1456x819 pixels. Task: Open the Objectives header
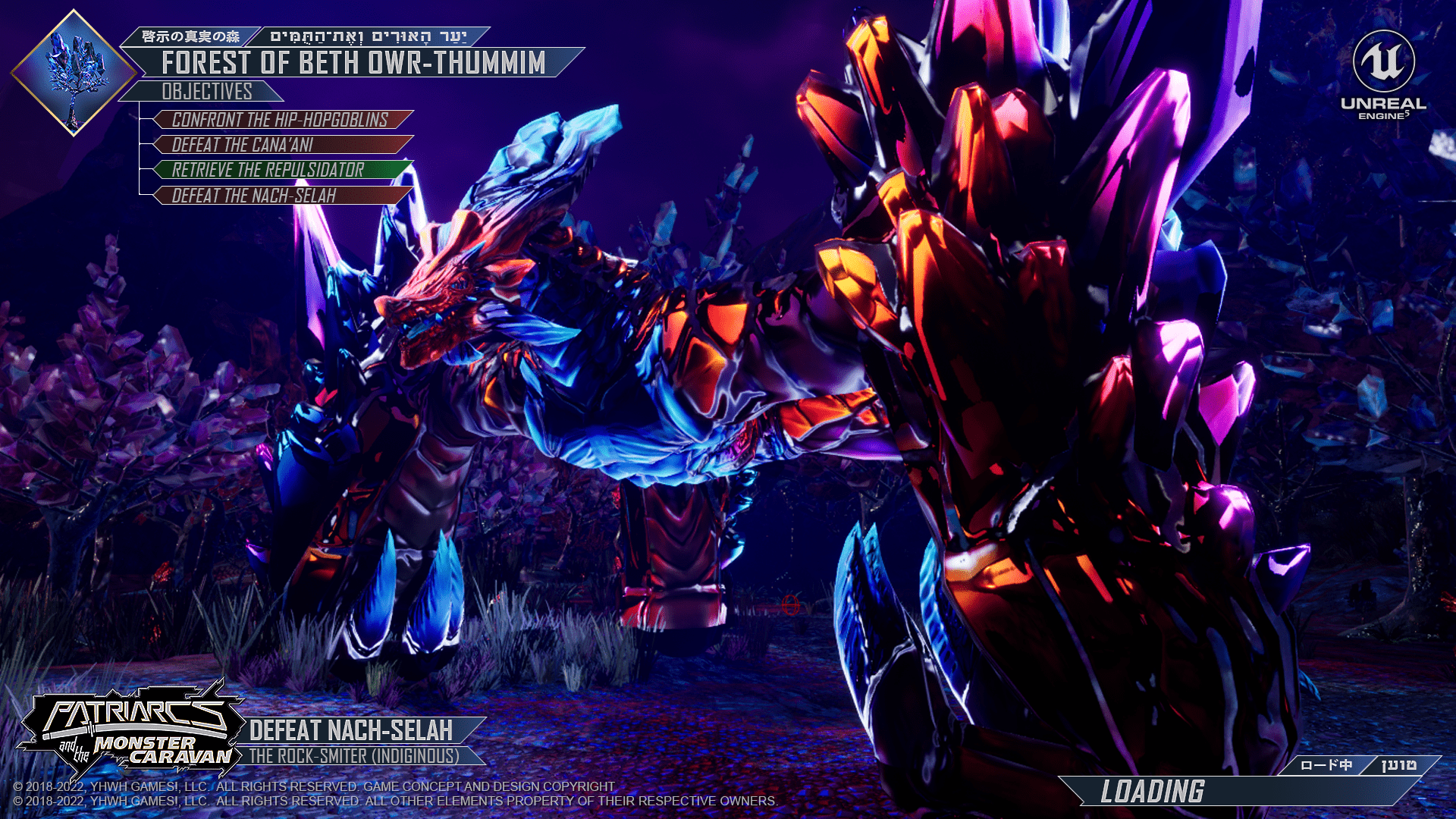point(206,92)
